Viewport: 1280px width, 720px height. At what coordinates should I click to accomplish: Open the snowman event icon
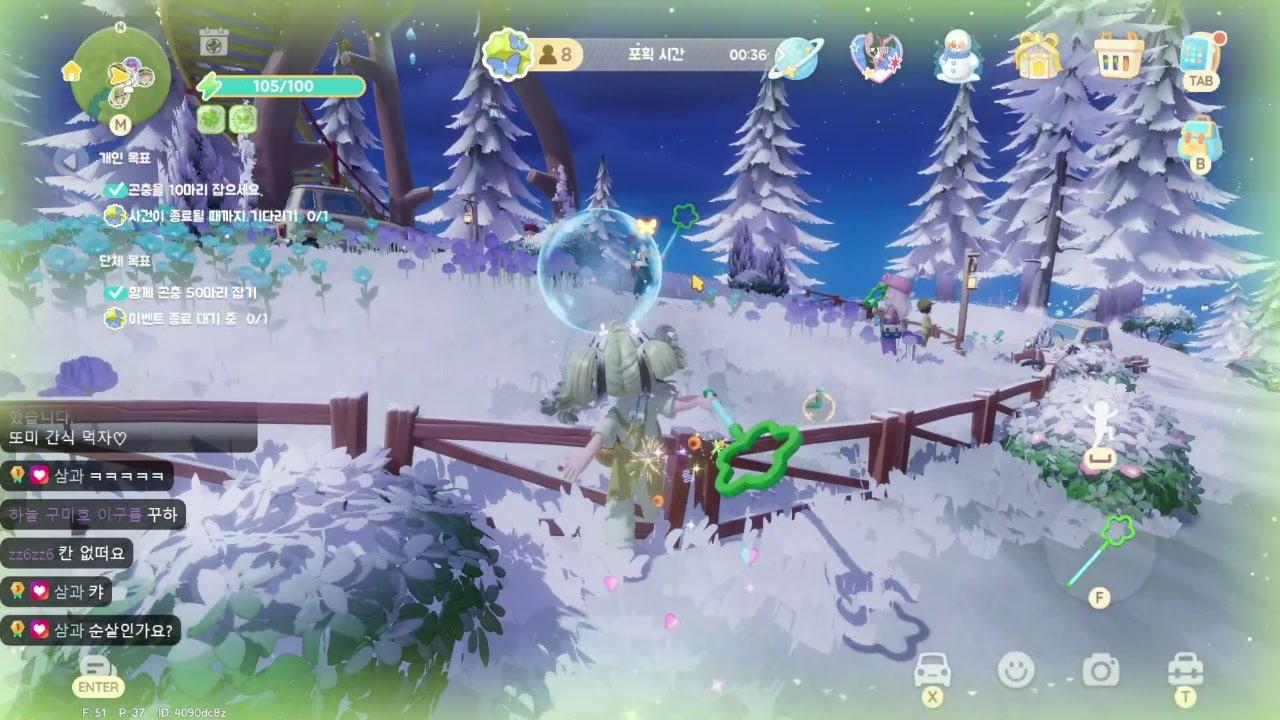(x=955, y=56)
